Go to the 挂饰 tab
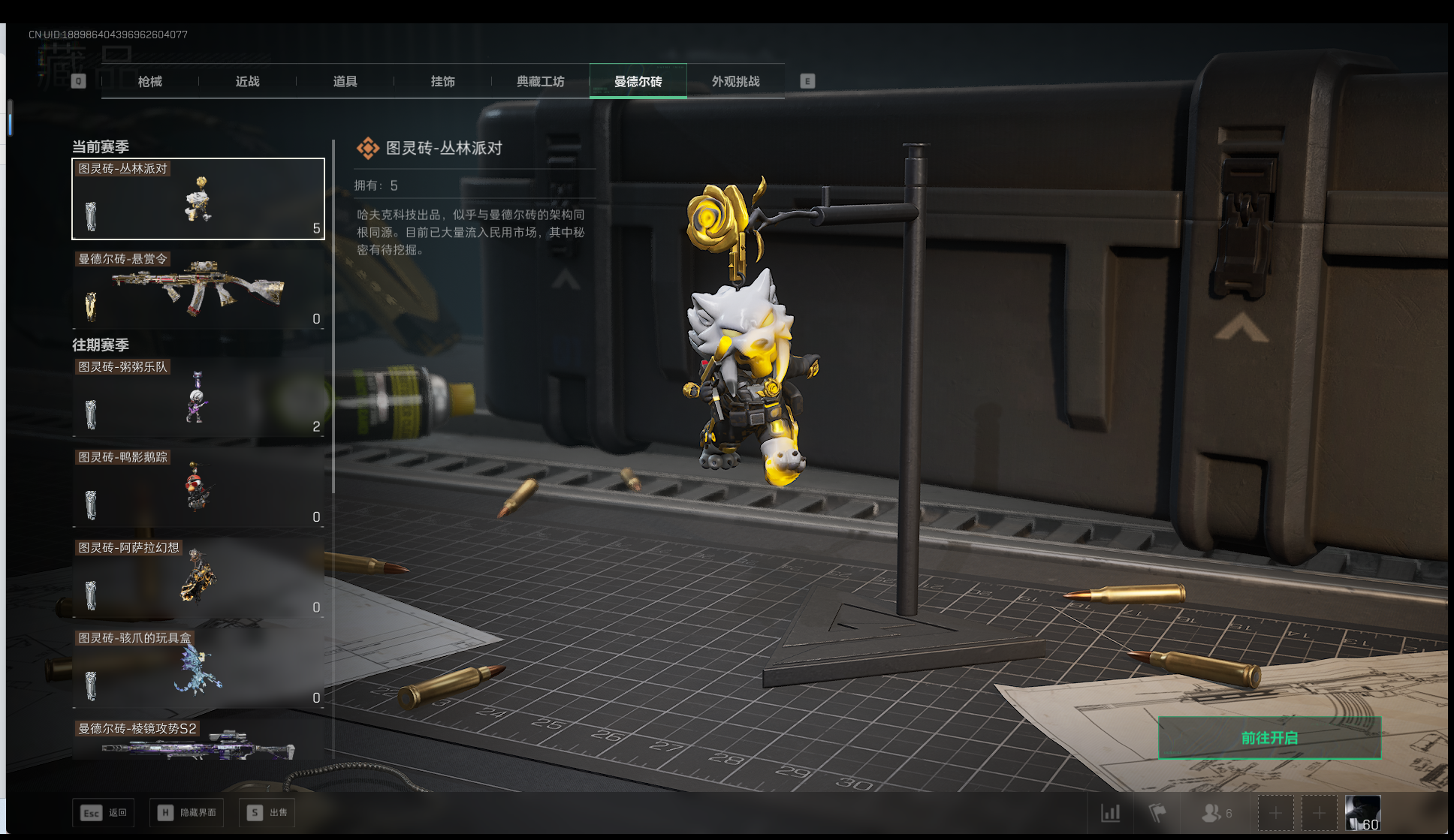1454x840 pixels. tap(443, 81)
